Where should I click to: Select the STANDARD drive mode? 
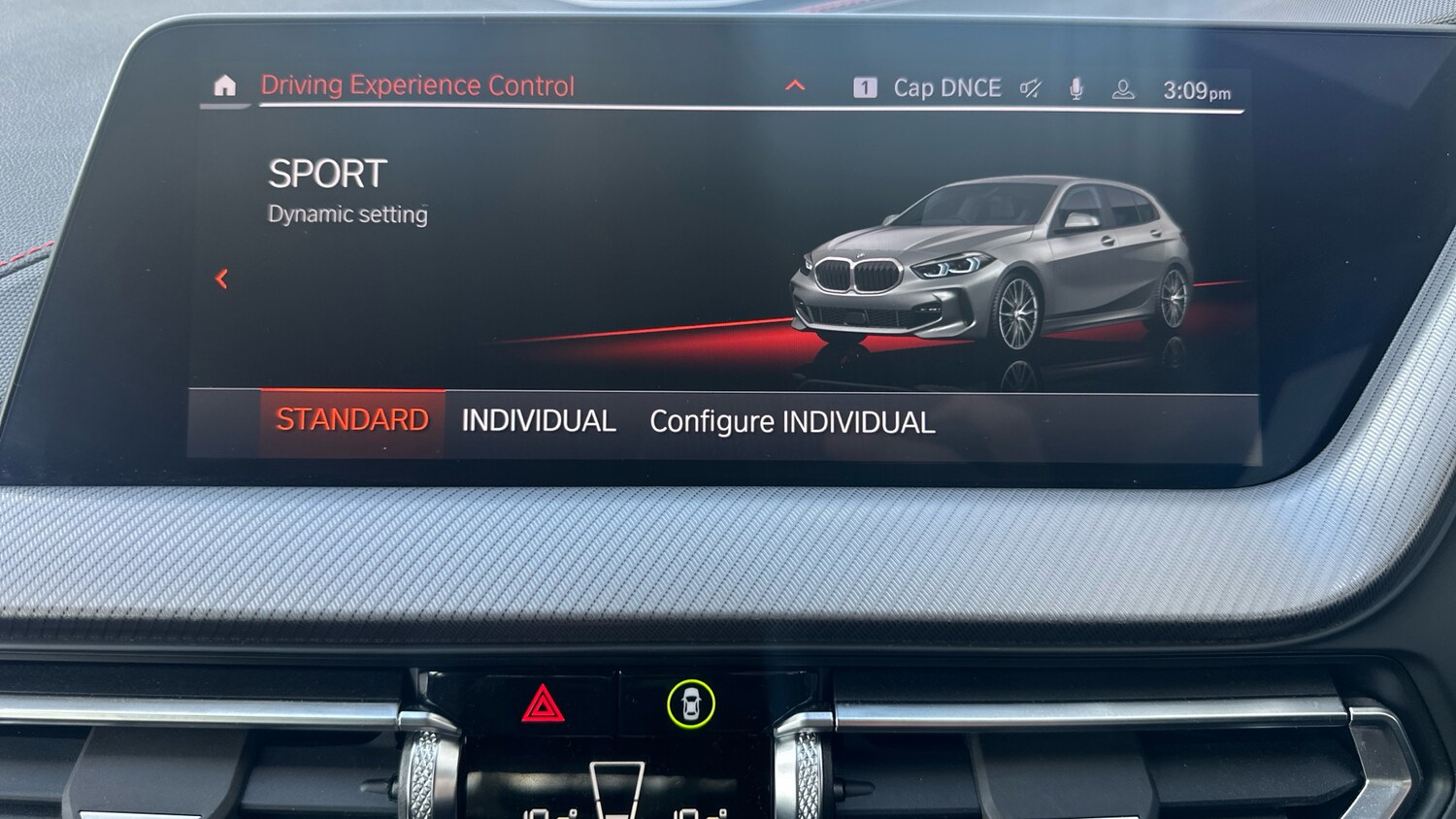click(x=352, y=419)
